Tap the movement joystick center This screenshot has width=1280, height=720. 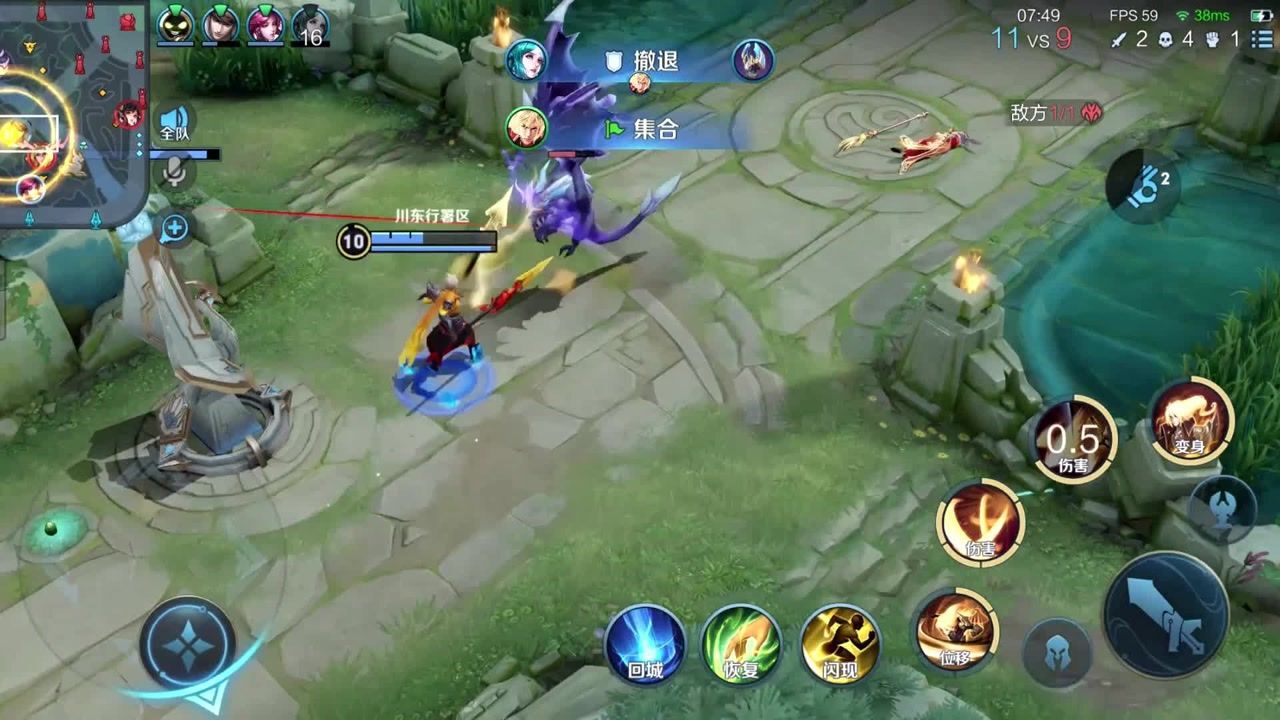click(187, 645)
